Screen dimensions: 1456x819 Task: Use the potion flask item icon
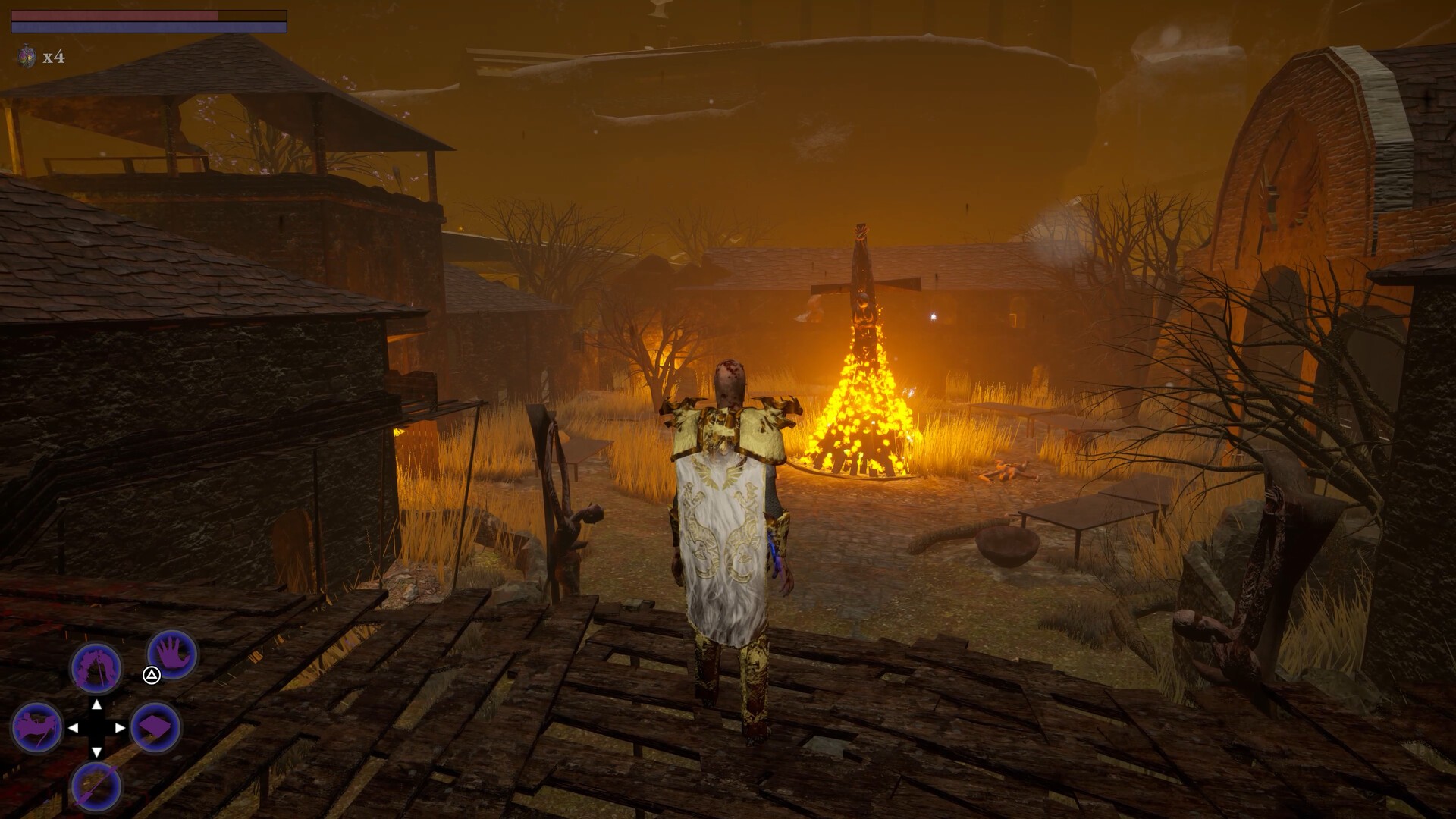click(x=27, y=56)
